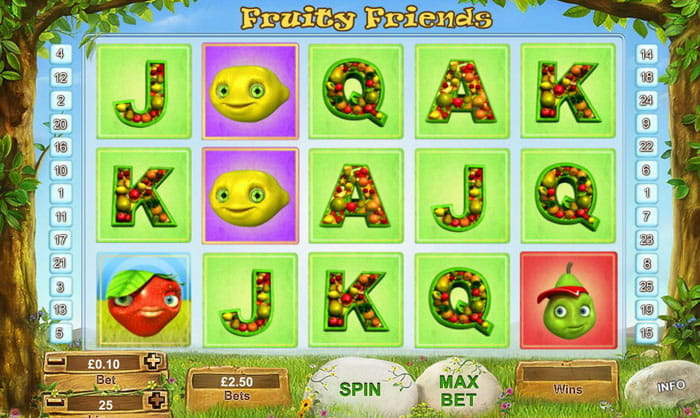Increase the bet with the plus button
The height and width of the screenshot is (418, 700).
pos(152,361)
